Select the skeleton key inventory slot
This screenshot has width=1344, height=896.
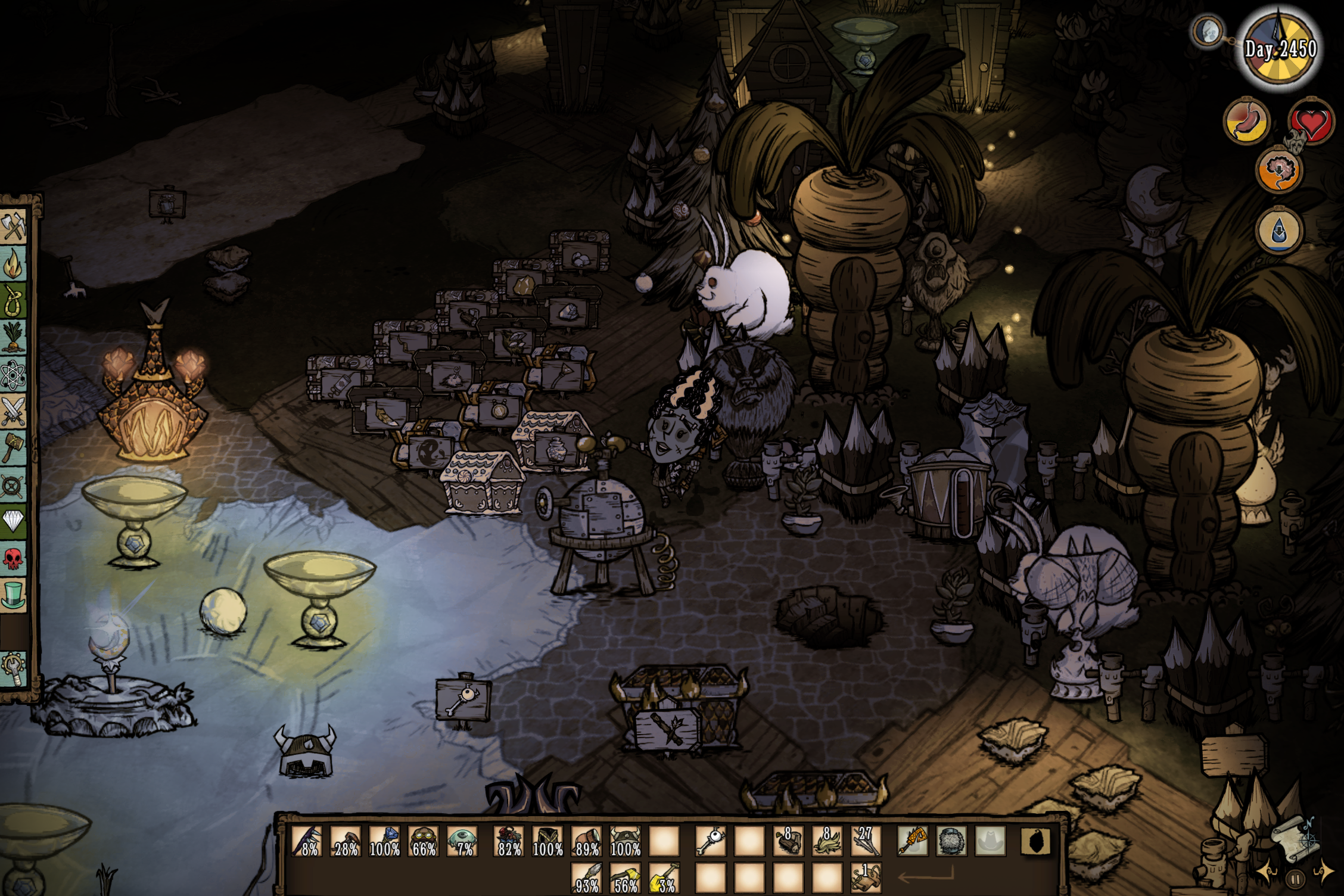tap(710, 841)
